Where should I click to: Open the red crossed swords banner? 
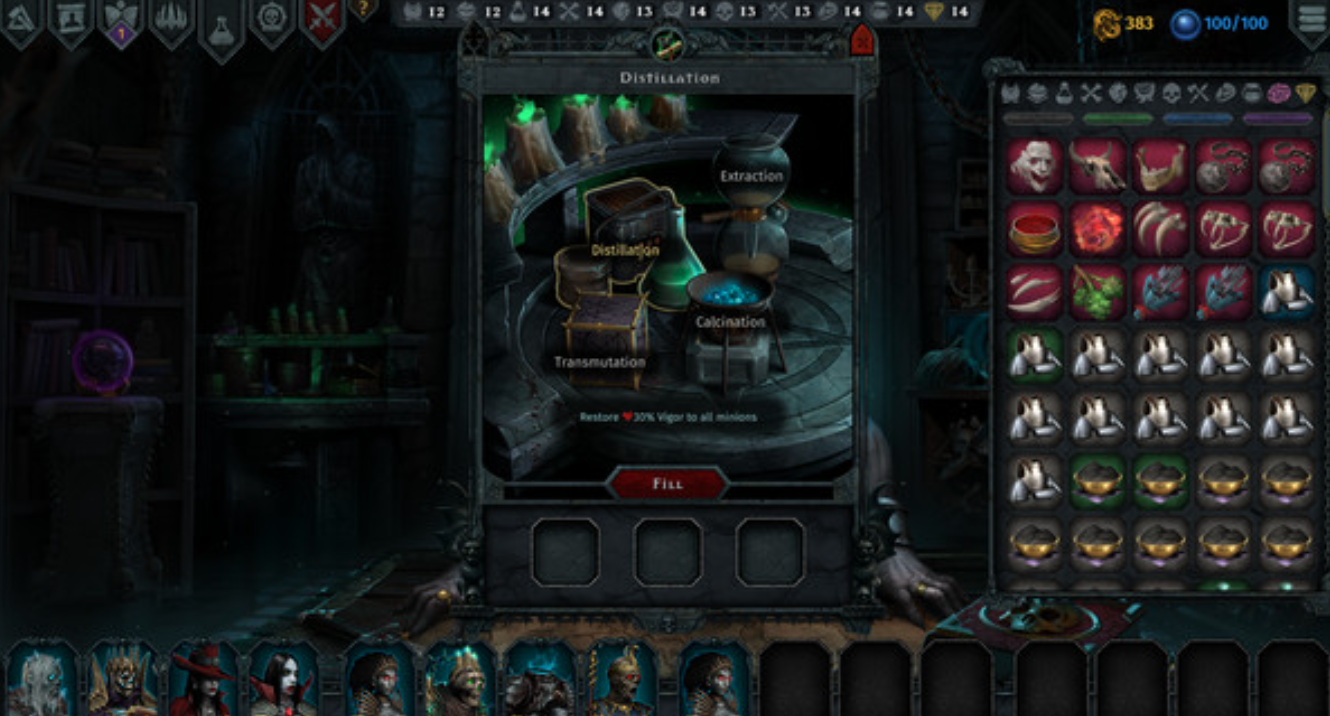[x=322, y=22]
